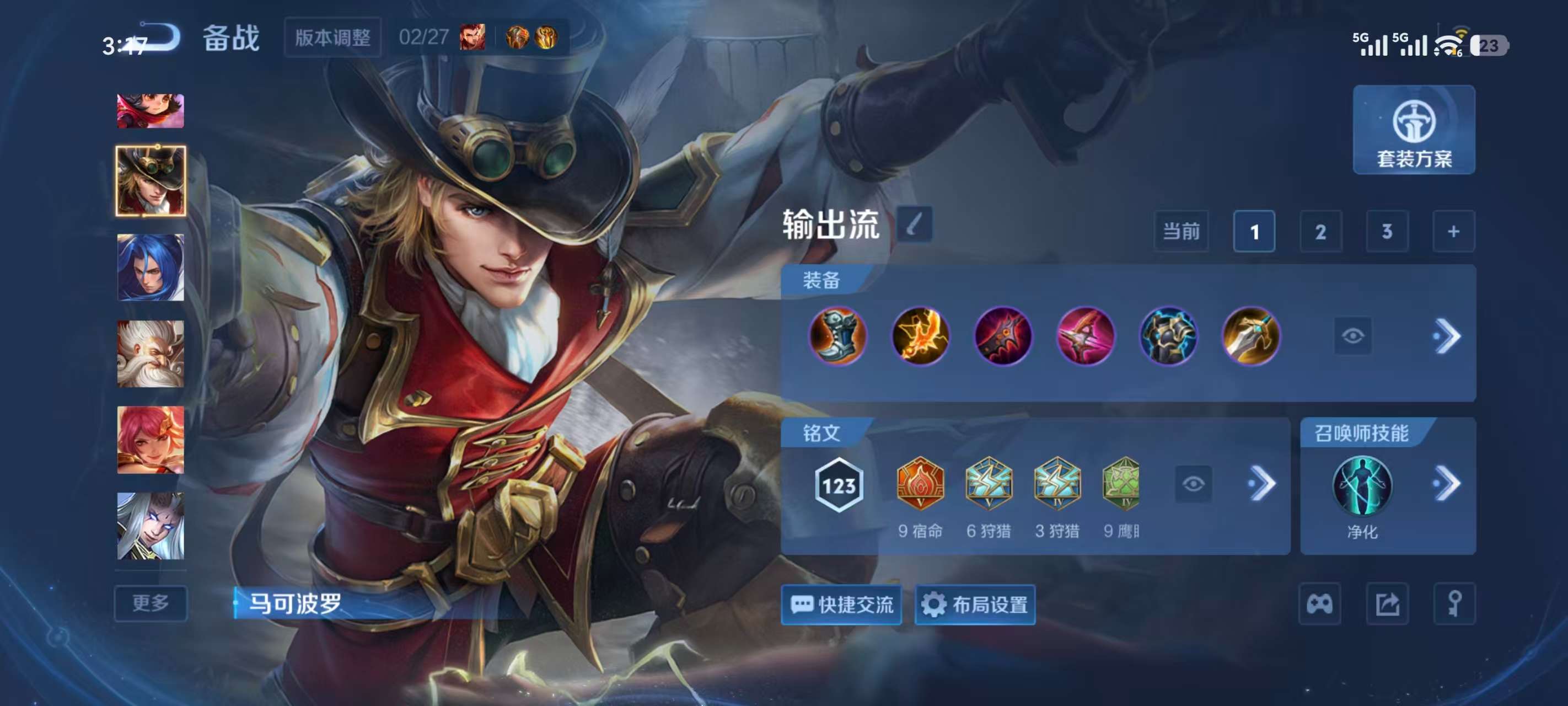Screen dimensions: 1568x706
Task: Click the key icon at bottom right corner
Action: pos(1455,603)
